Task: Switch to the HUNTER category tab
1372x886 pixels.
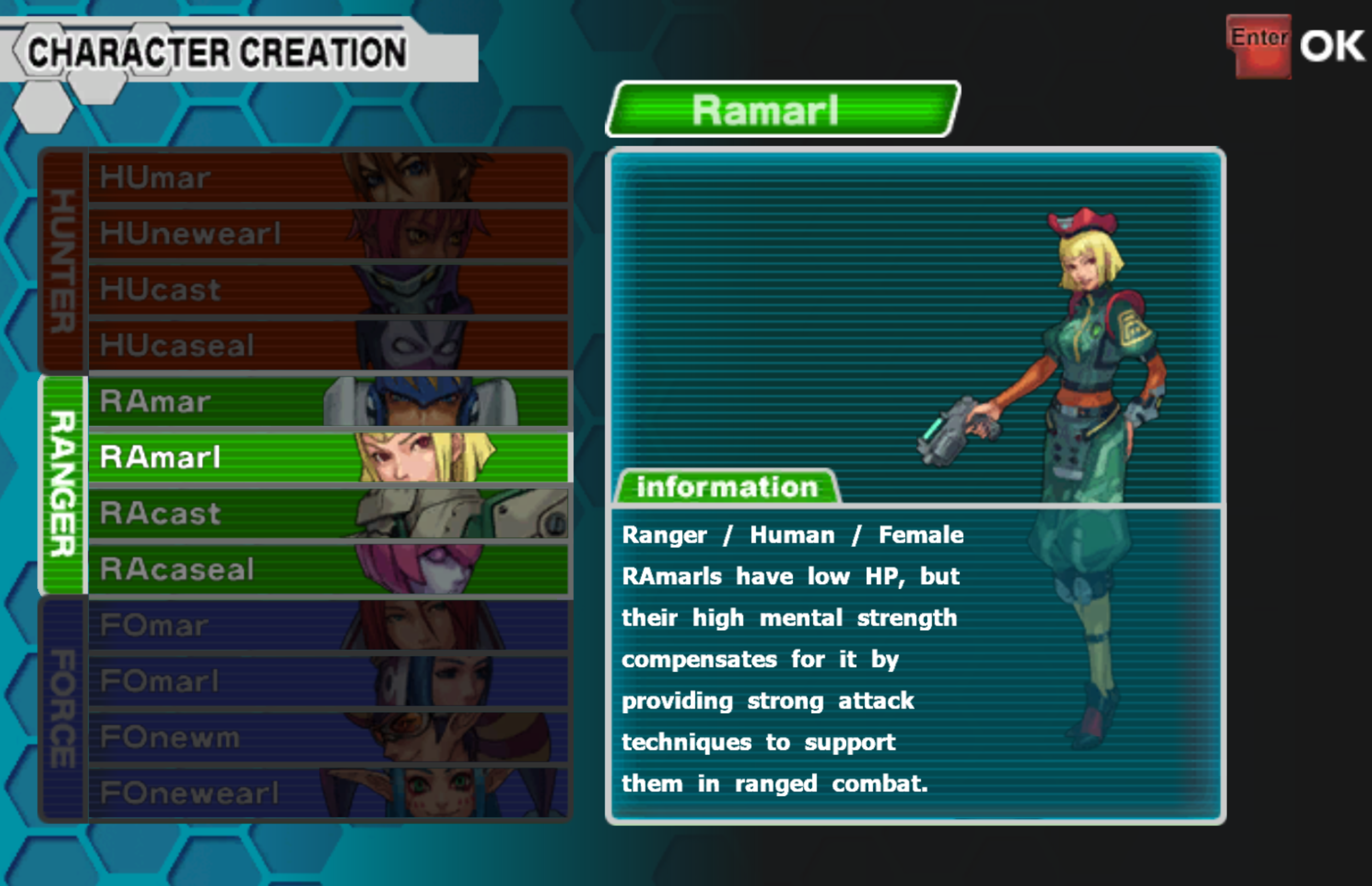Action: [x=63, y=261]
